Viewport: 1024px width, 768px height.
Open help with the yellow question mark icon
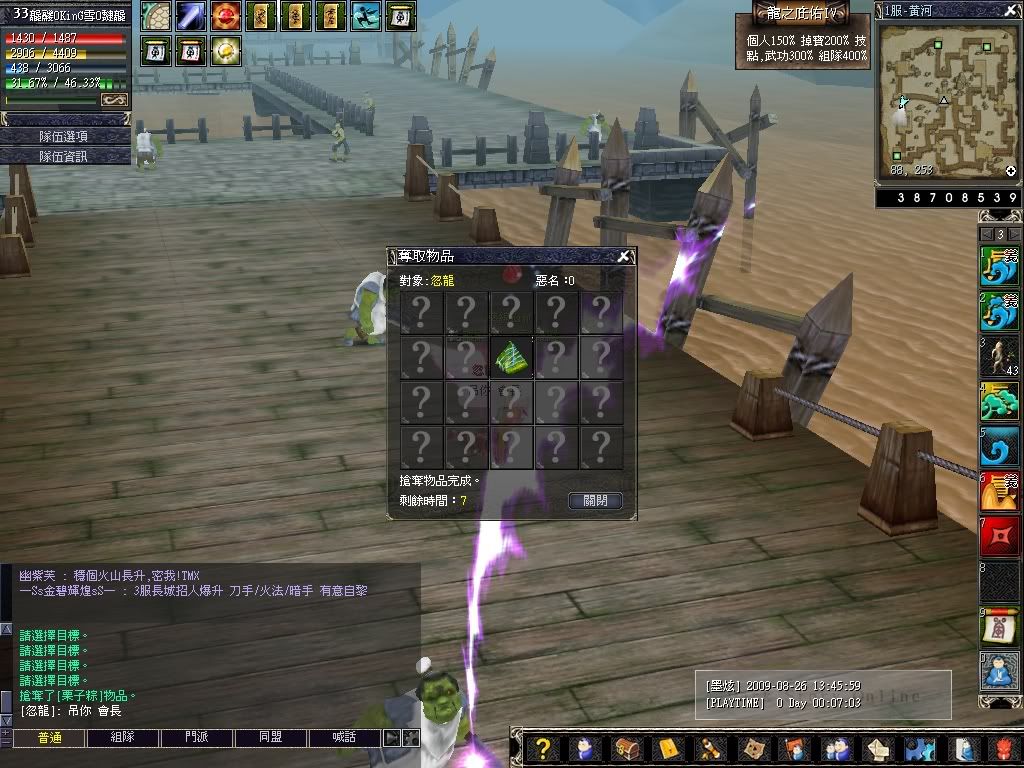tap(542, 748)
